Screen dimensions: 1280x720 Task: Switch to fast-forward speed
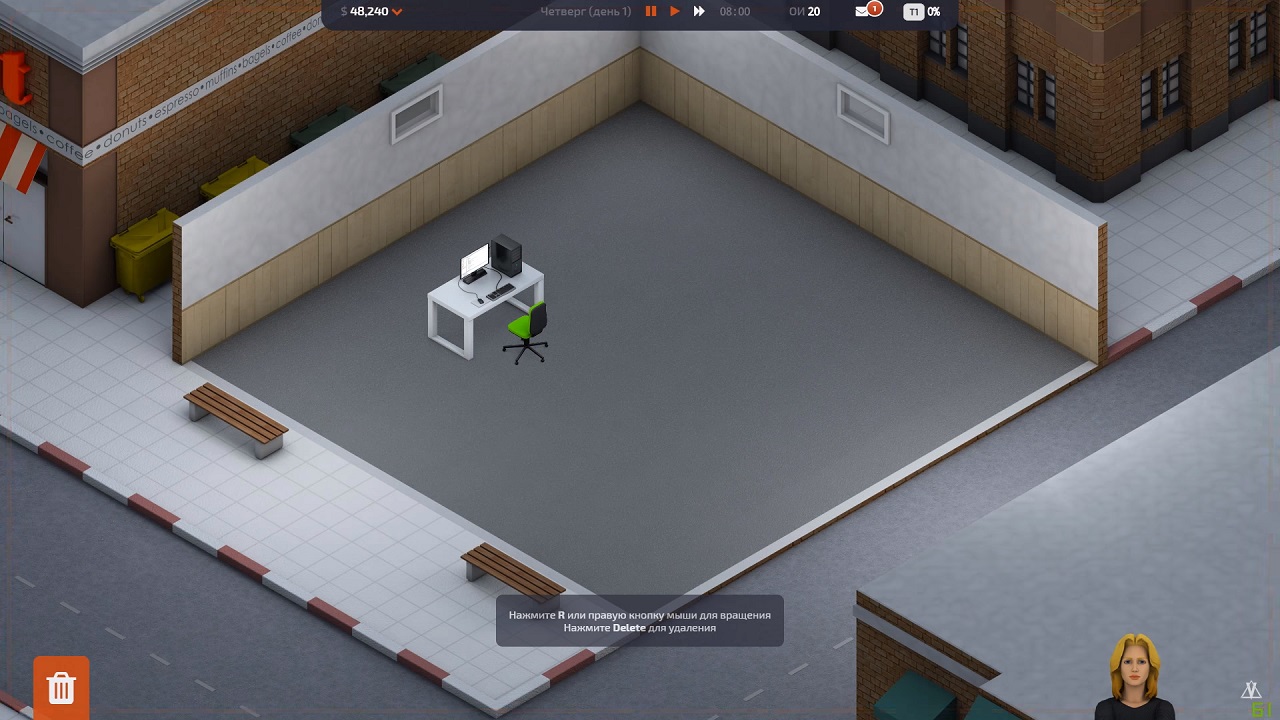click(699, 12)
